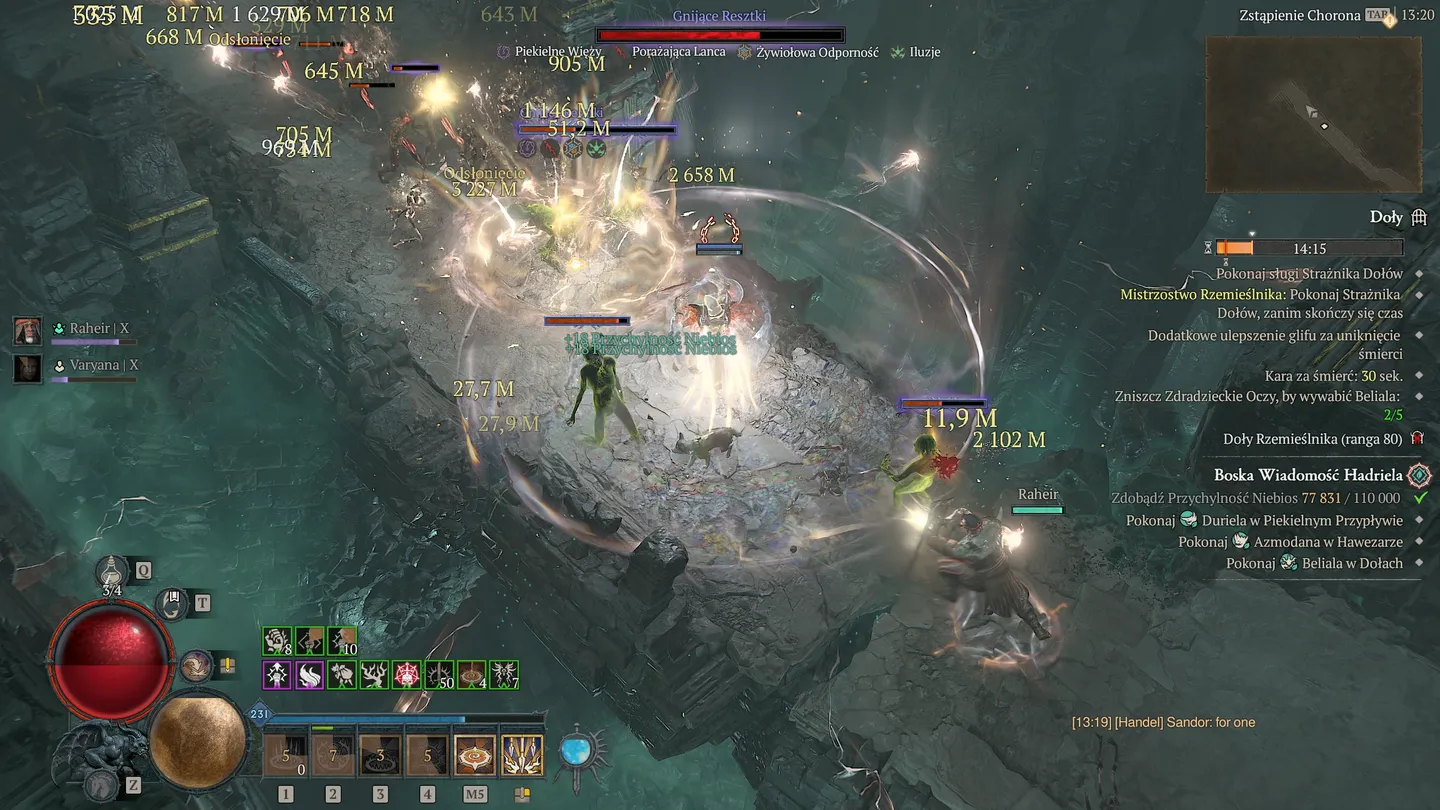Activate the skill in hotbar slot 2
Screen dimensions: 1440x810
click(x=333, y=756)
